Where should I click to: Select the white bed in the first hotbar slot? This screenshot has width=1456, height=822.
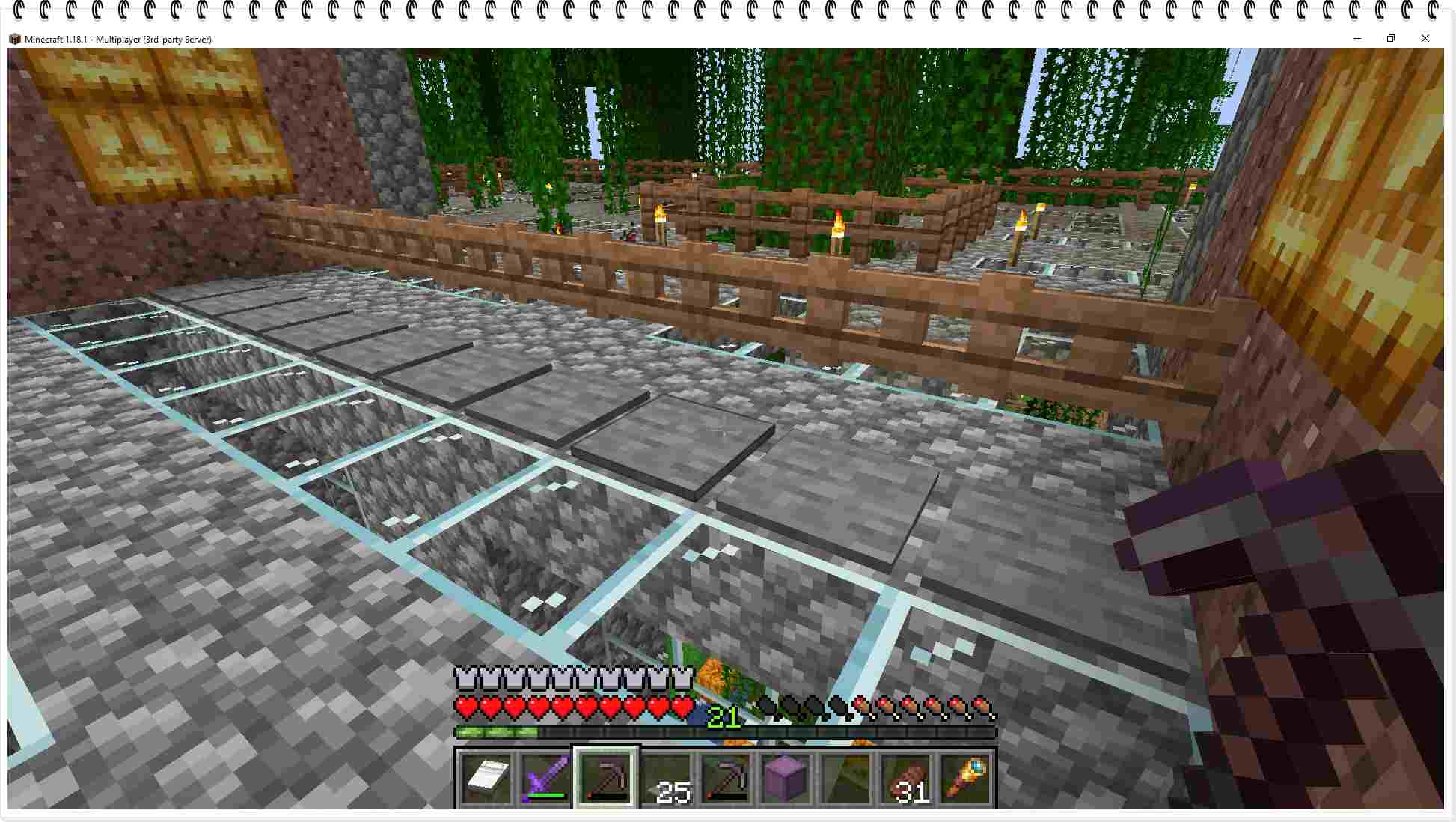point(485,779)
